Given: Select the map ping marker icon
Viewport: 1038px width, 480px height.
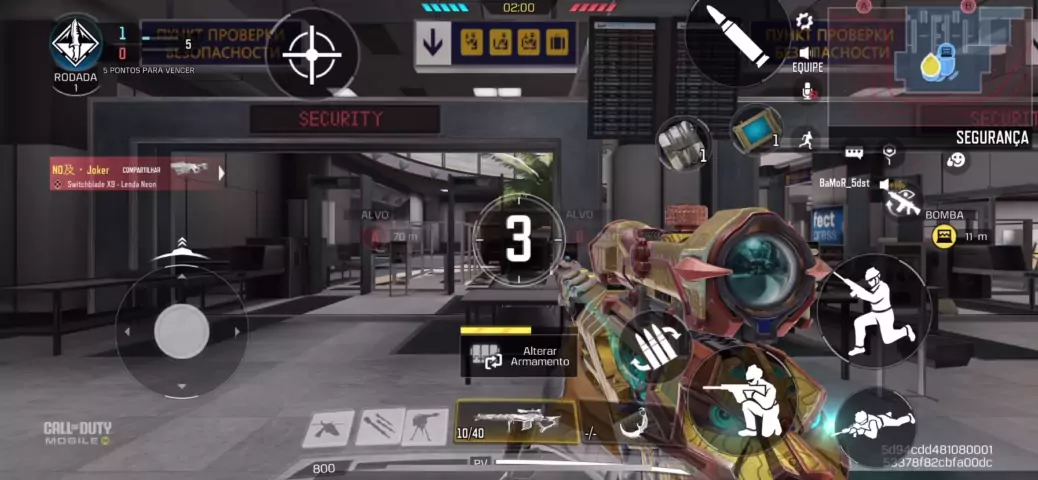Looking at the screenshot, I should tap(888, 153).
